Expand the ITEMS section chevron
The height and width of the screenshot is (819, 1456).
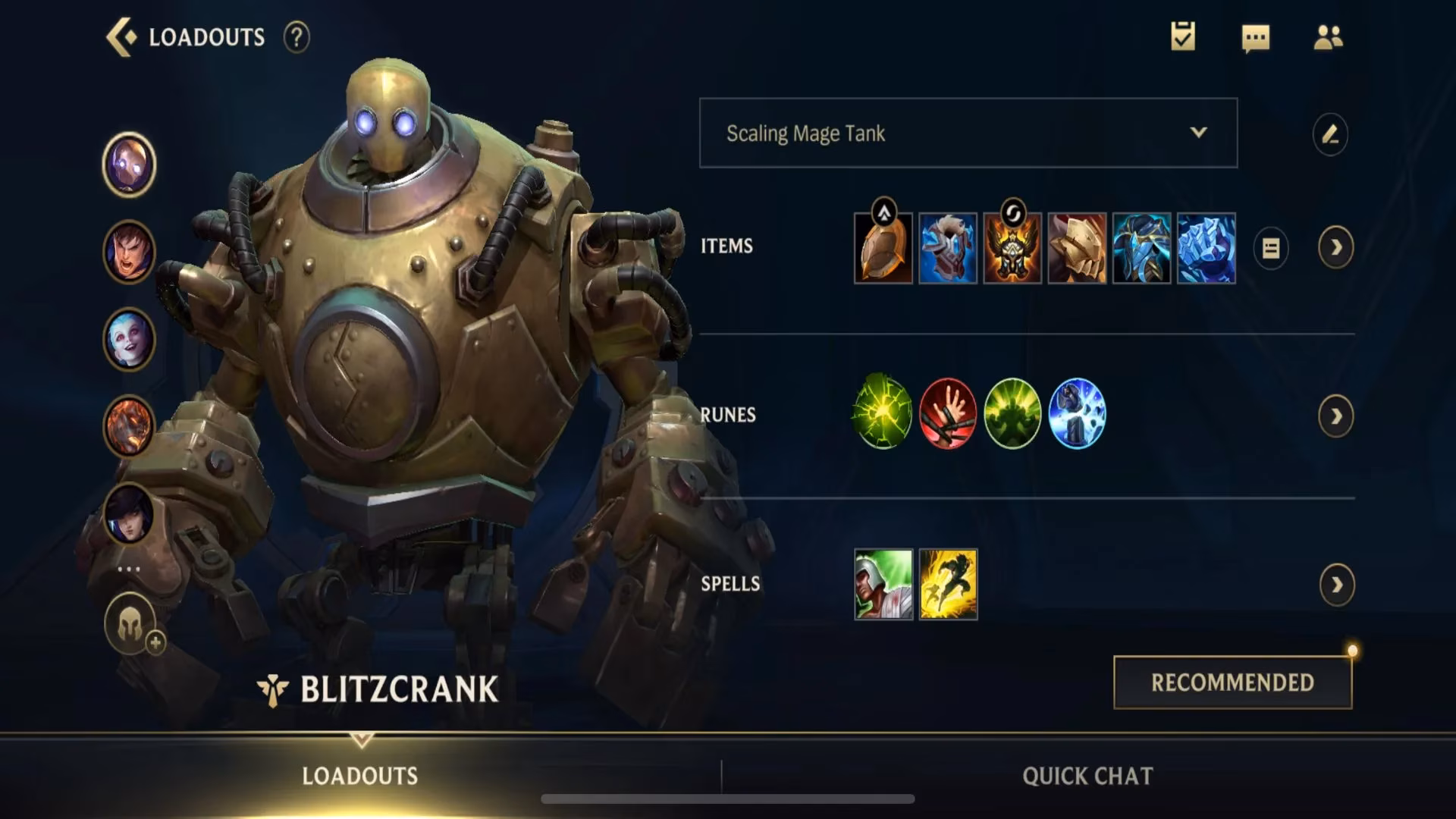1337,248
